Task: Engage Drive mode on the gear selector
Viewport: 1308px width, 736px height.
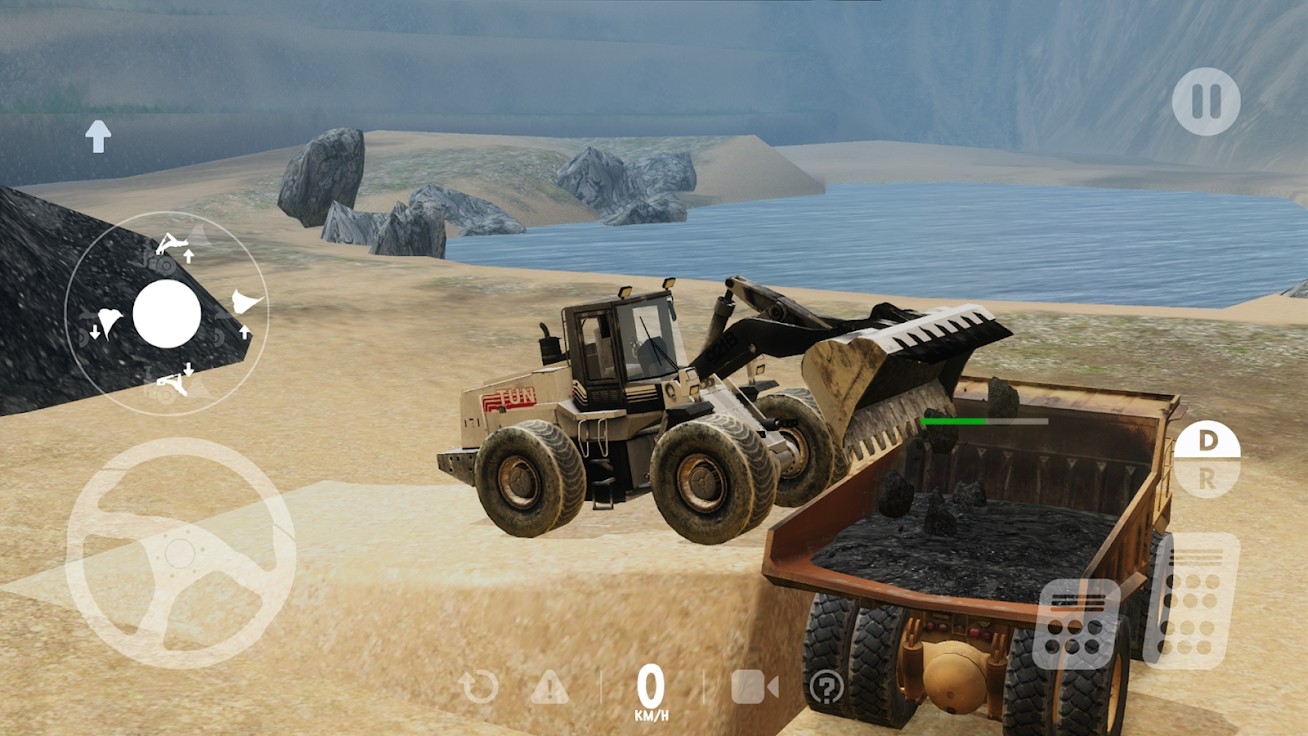Action: (x=1207, y=438)
